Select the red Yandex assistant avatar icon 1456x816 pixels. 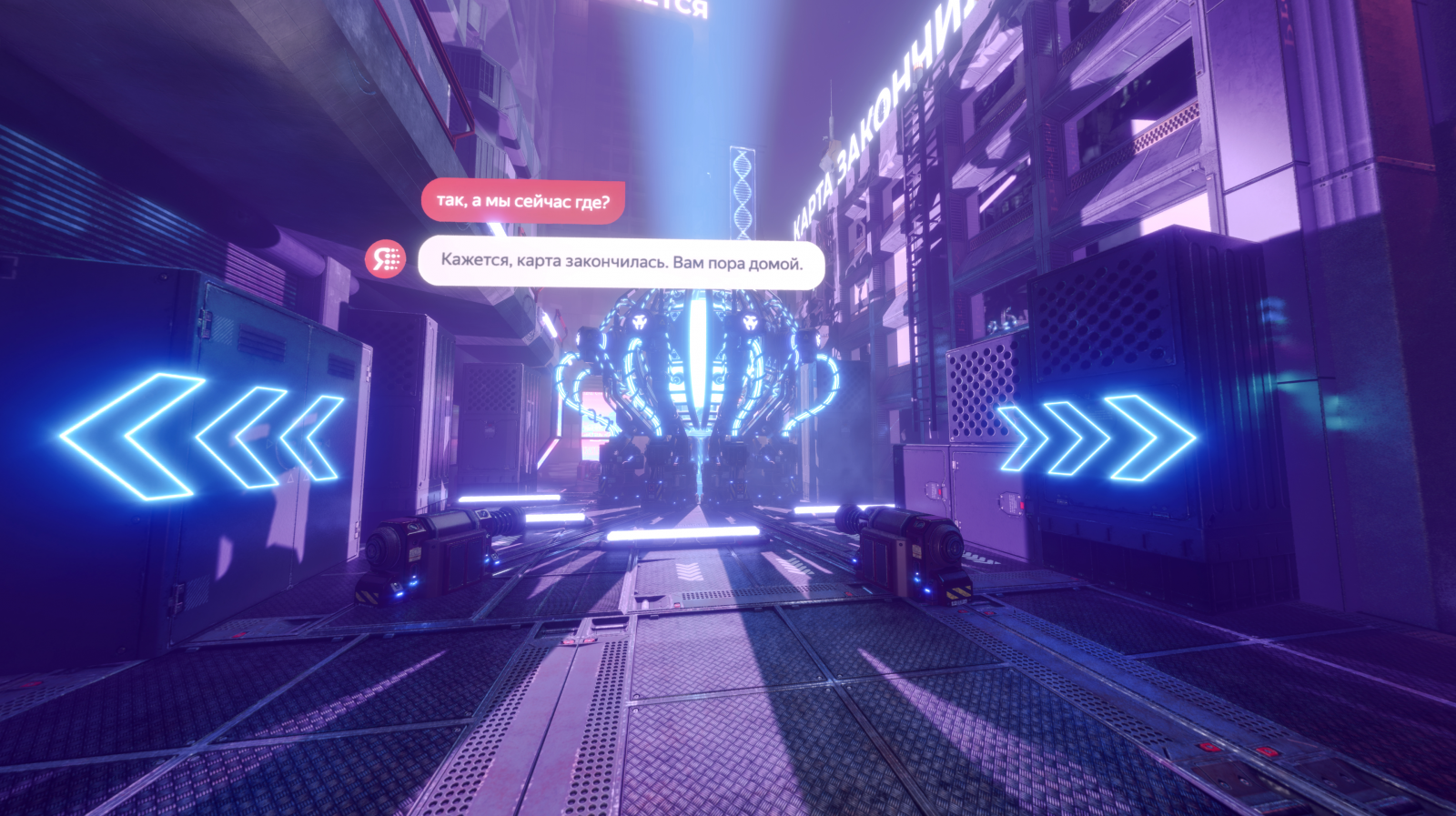point(385,259)
